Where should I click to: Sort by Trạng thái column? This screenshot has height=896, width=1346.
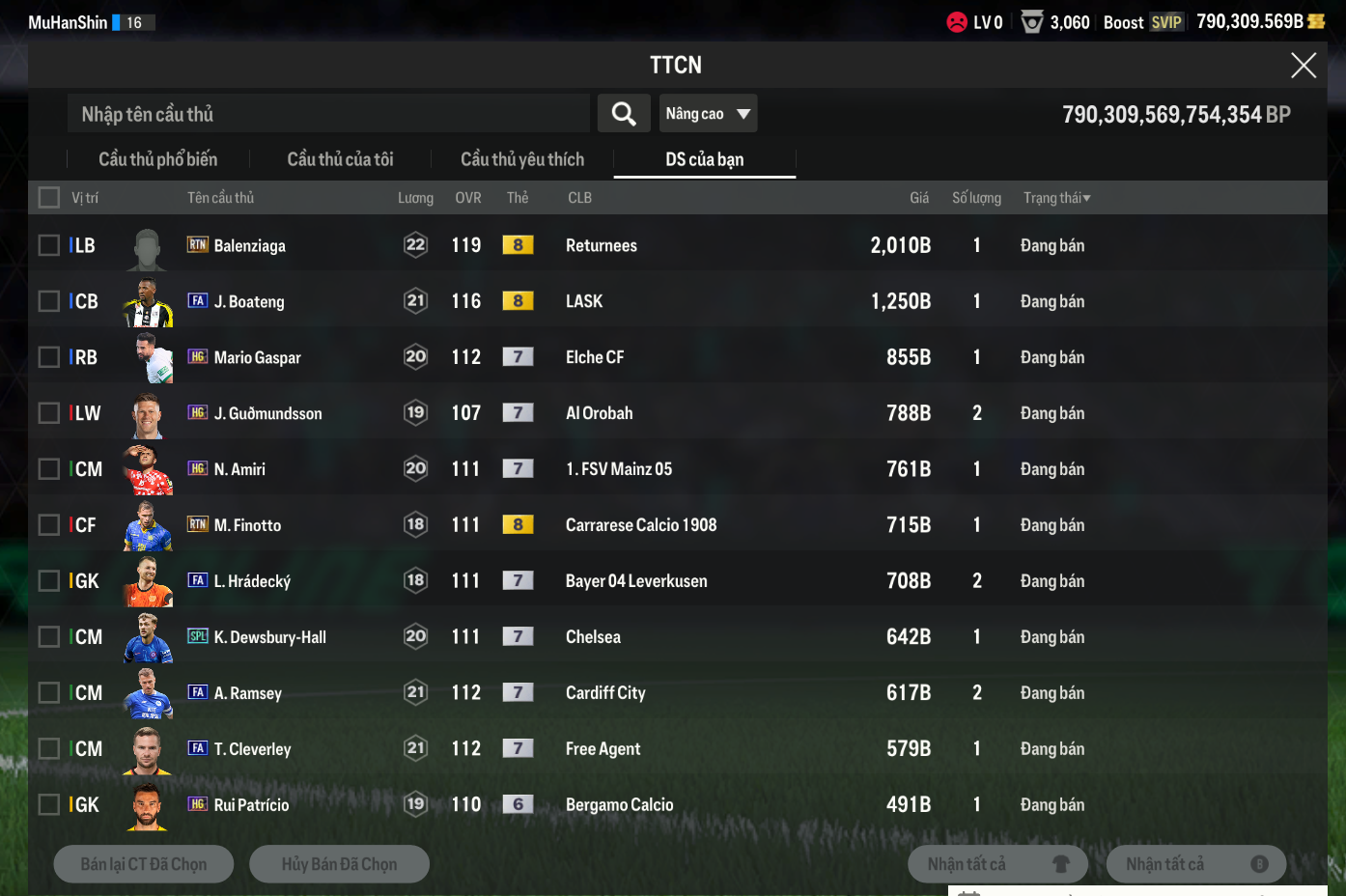point(1056,198)
